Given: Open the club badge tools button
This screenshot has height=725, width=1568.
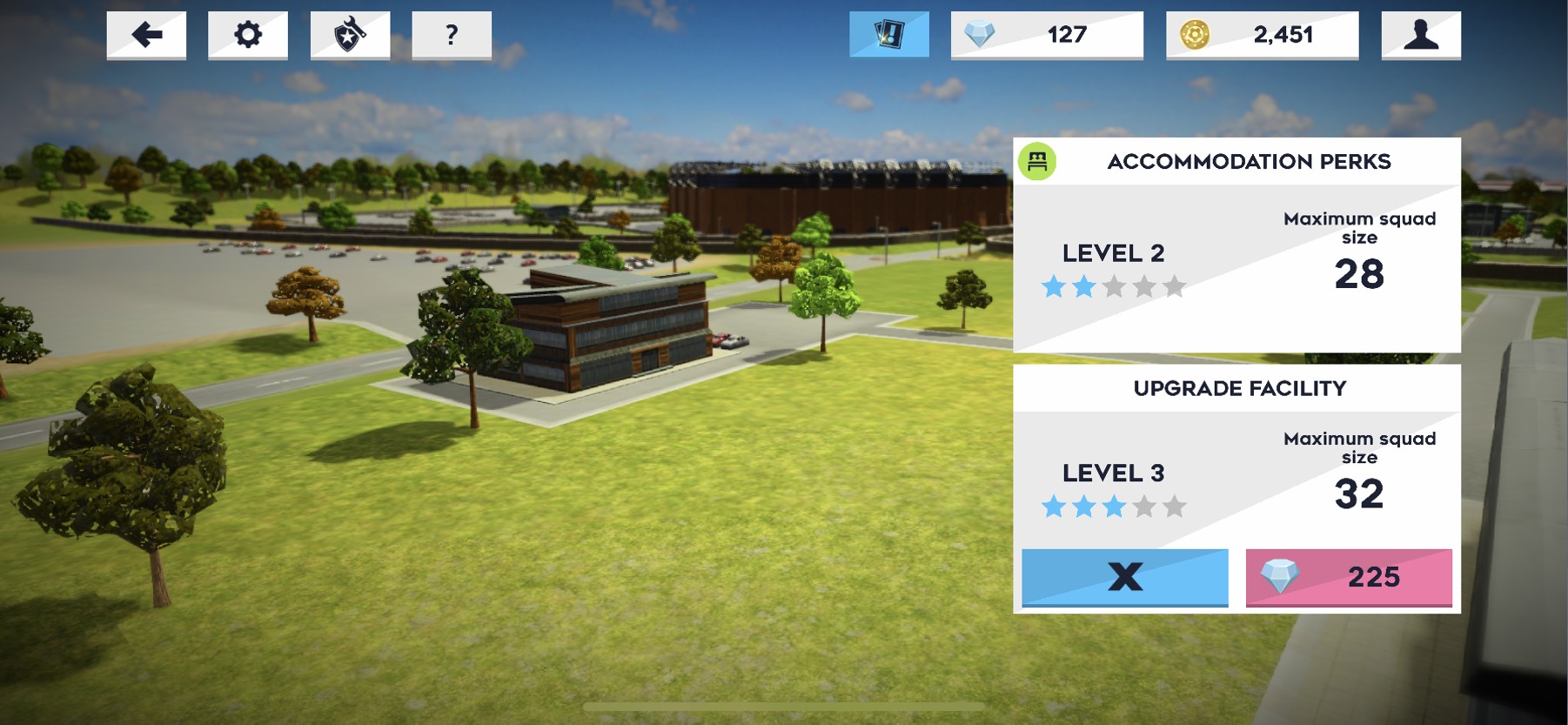Looking at the screenshot, I should (x=350, y=35).
